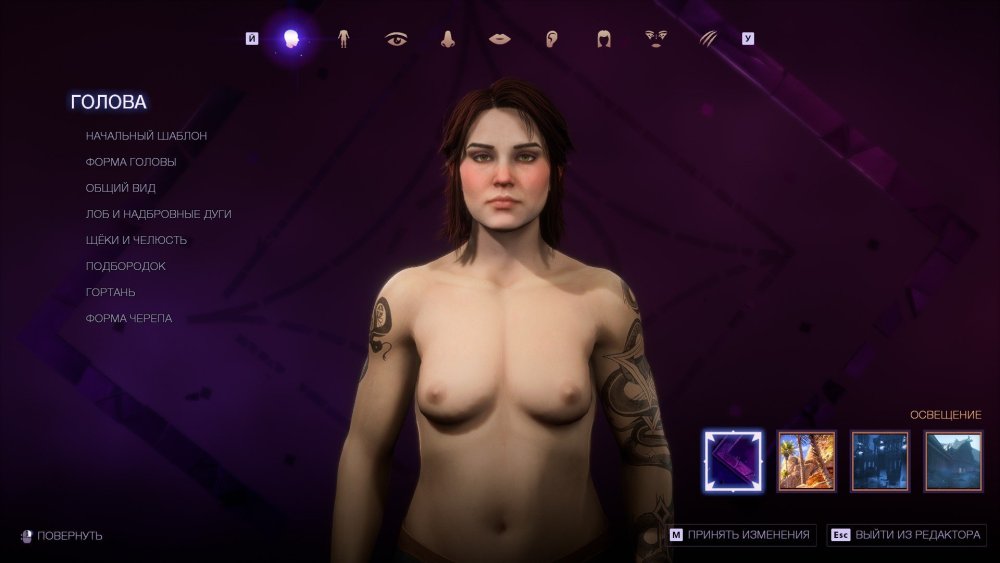Go to the lips tab
This screenshot has width=1000, height=563.
500,39
